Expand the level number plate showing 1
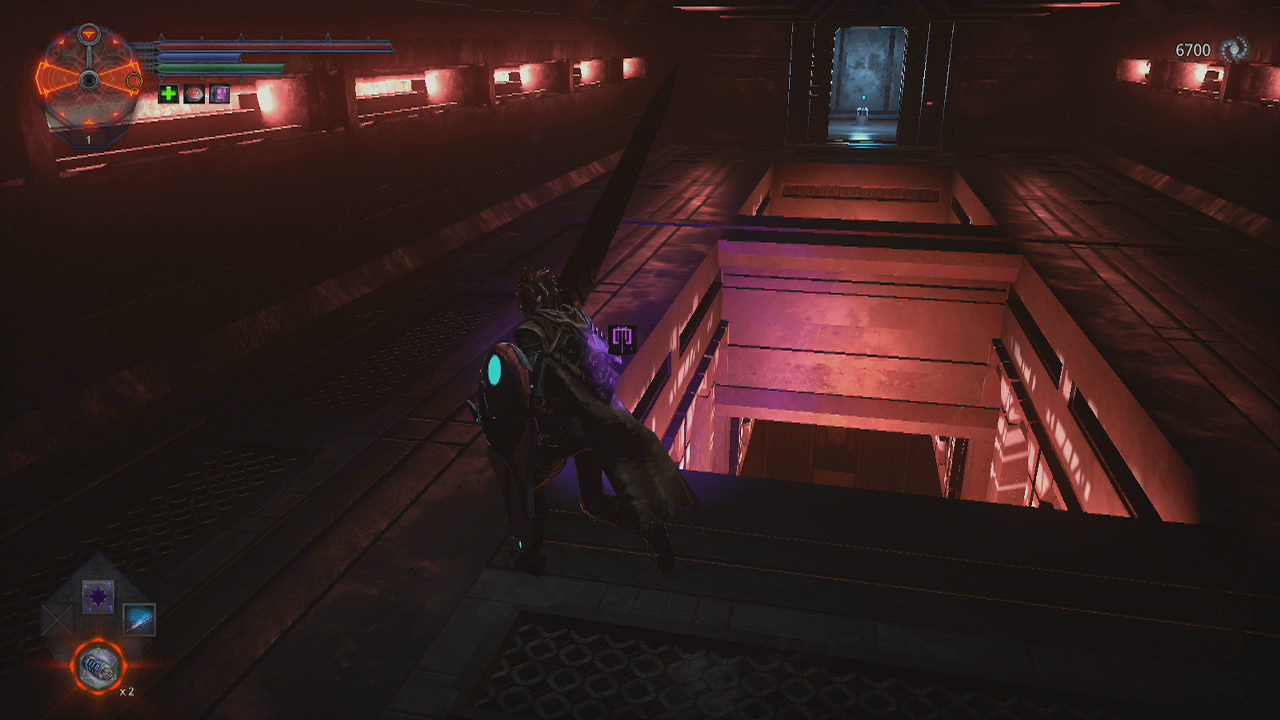Image resolution: width=1280 pixels, height=720 pixels. click(x=88, y=139)
